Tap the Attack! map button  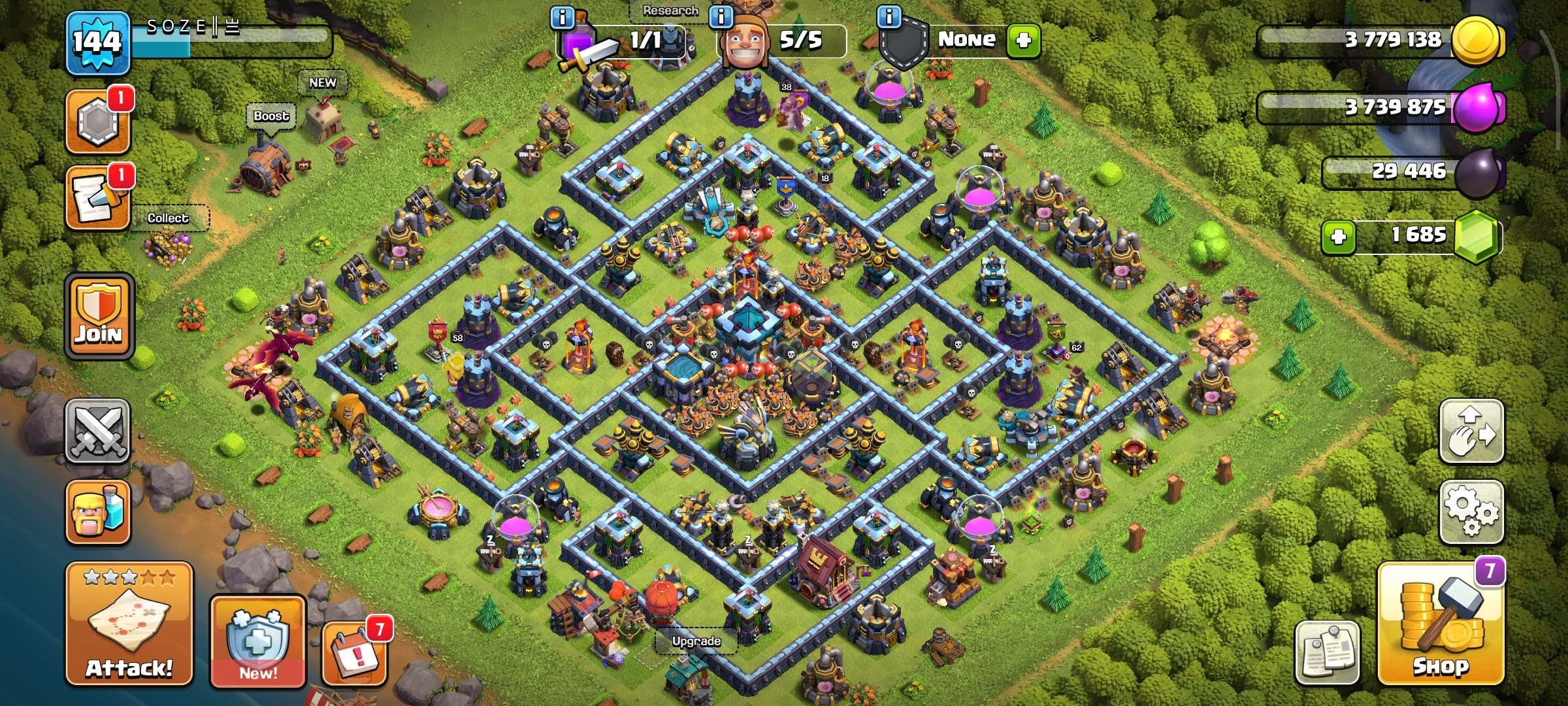[129, 624]
